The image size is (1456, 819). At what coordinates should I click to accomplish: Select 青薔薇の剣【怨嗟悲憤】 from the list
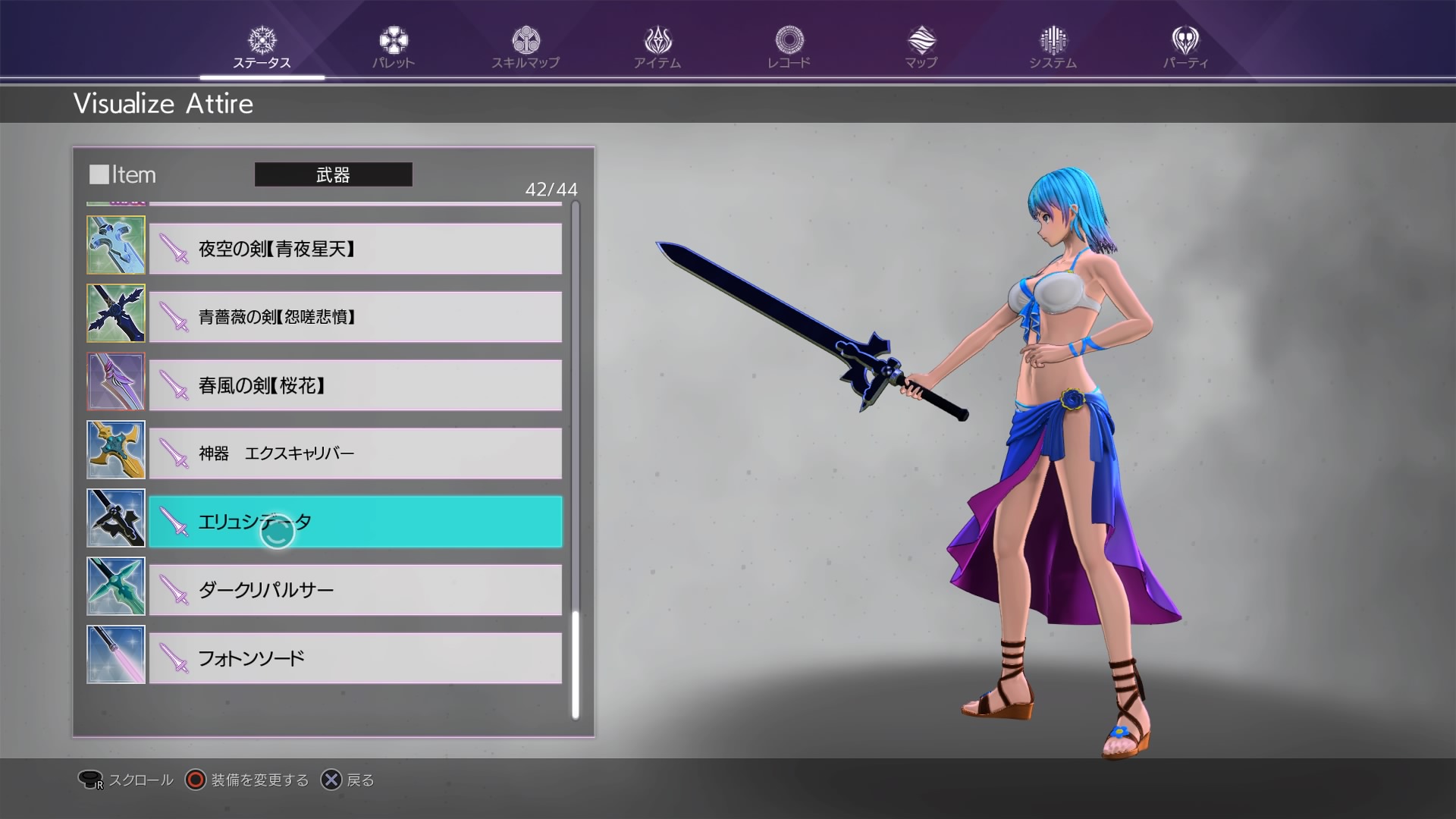(355, 317)
